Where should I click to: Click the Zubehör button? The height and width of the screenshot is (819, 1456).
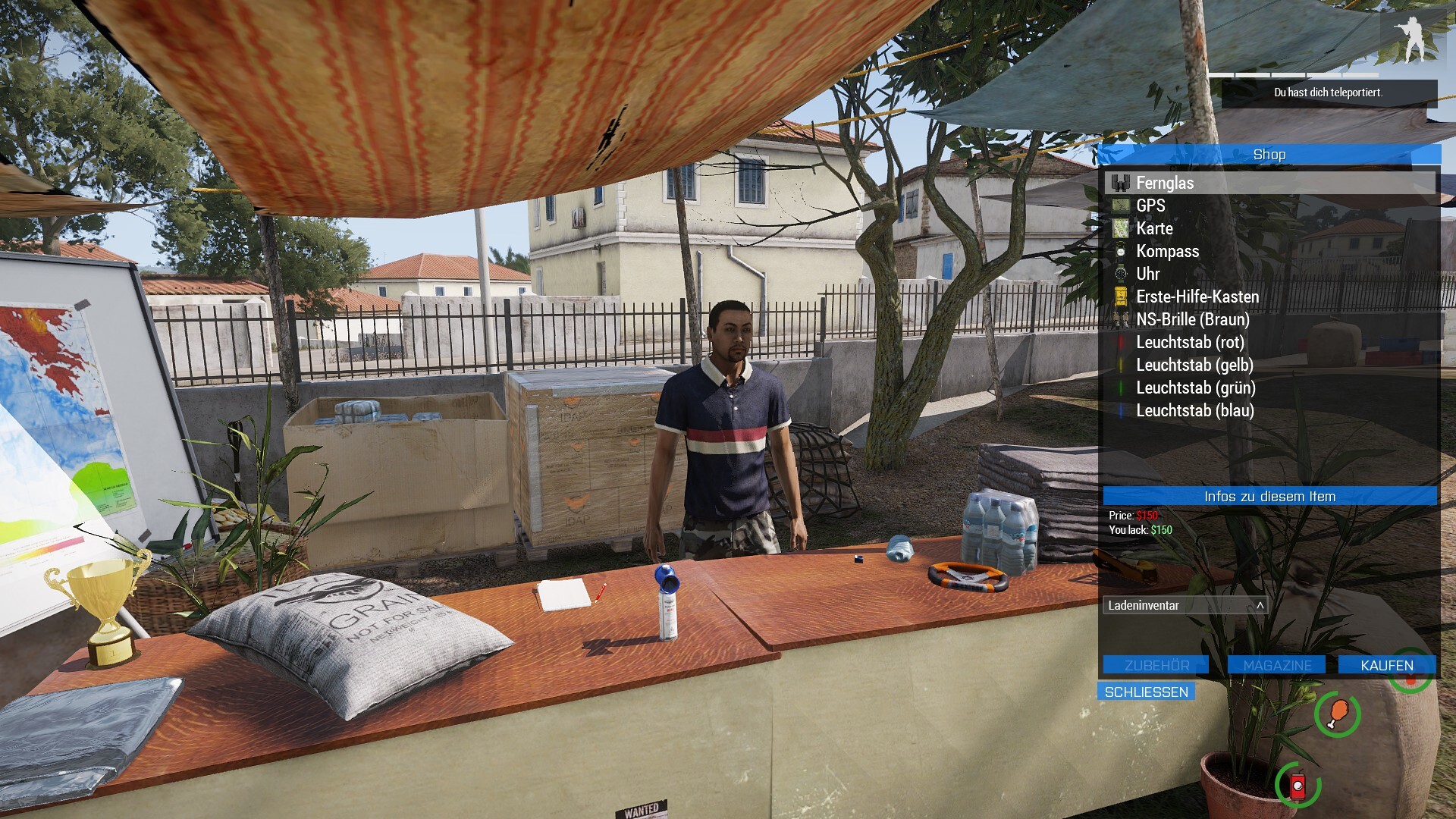[1156, 665]
